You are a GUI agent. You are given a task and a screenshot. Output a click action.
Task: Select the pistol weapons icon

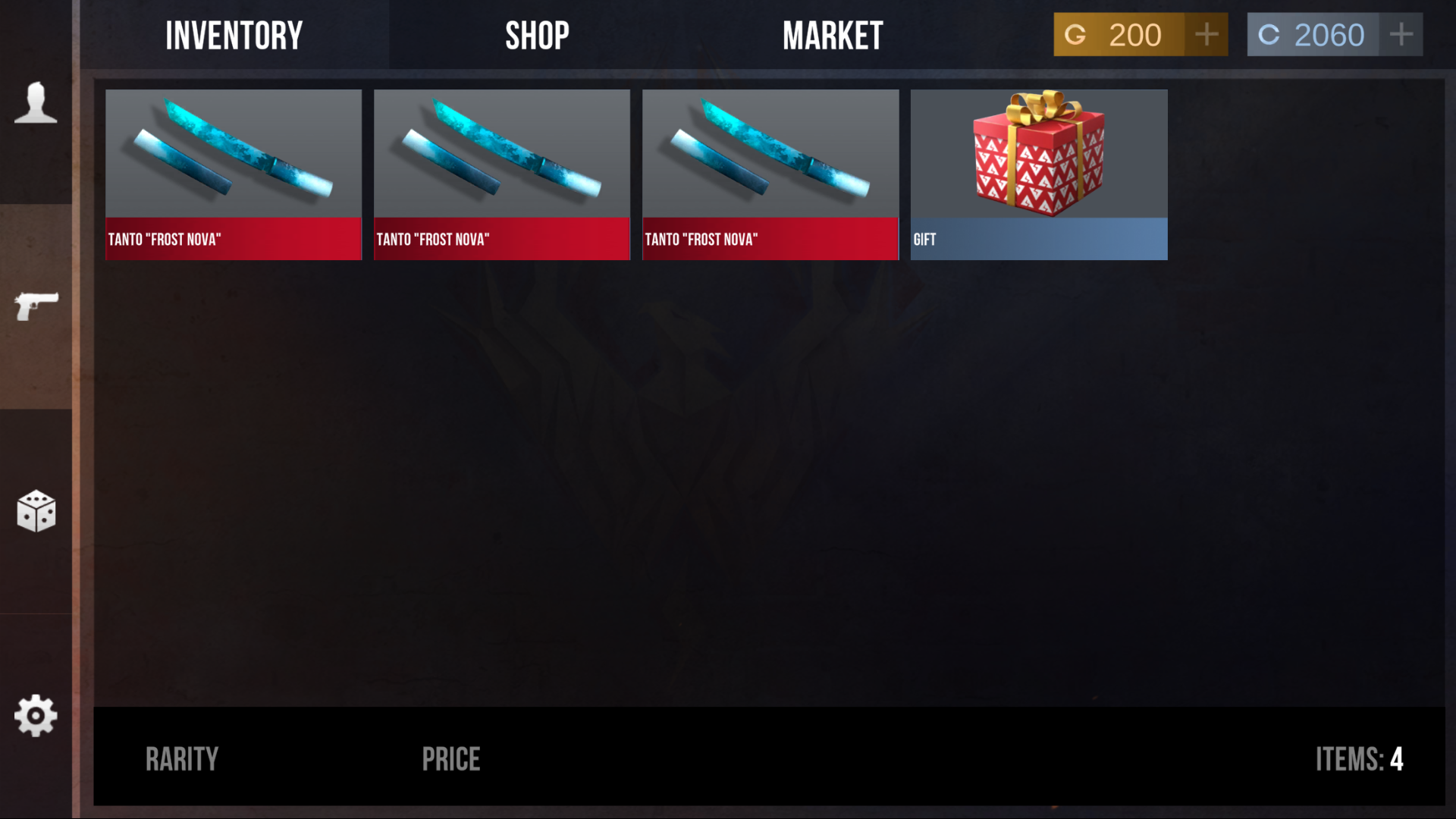click(x=36, y=306)
